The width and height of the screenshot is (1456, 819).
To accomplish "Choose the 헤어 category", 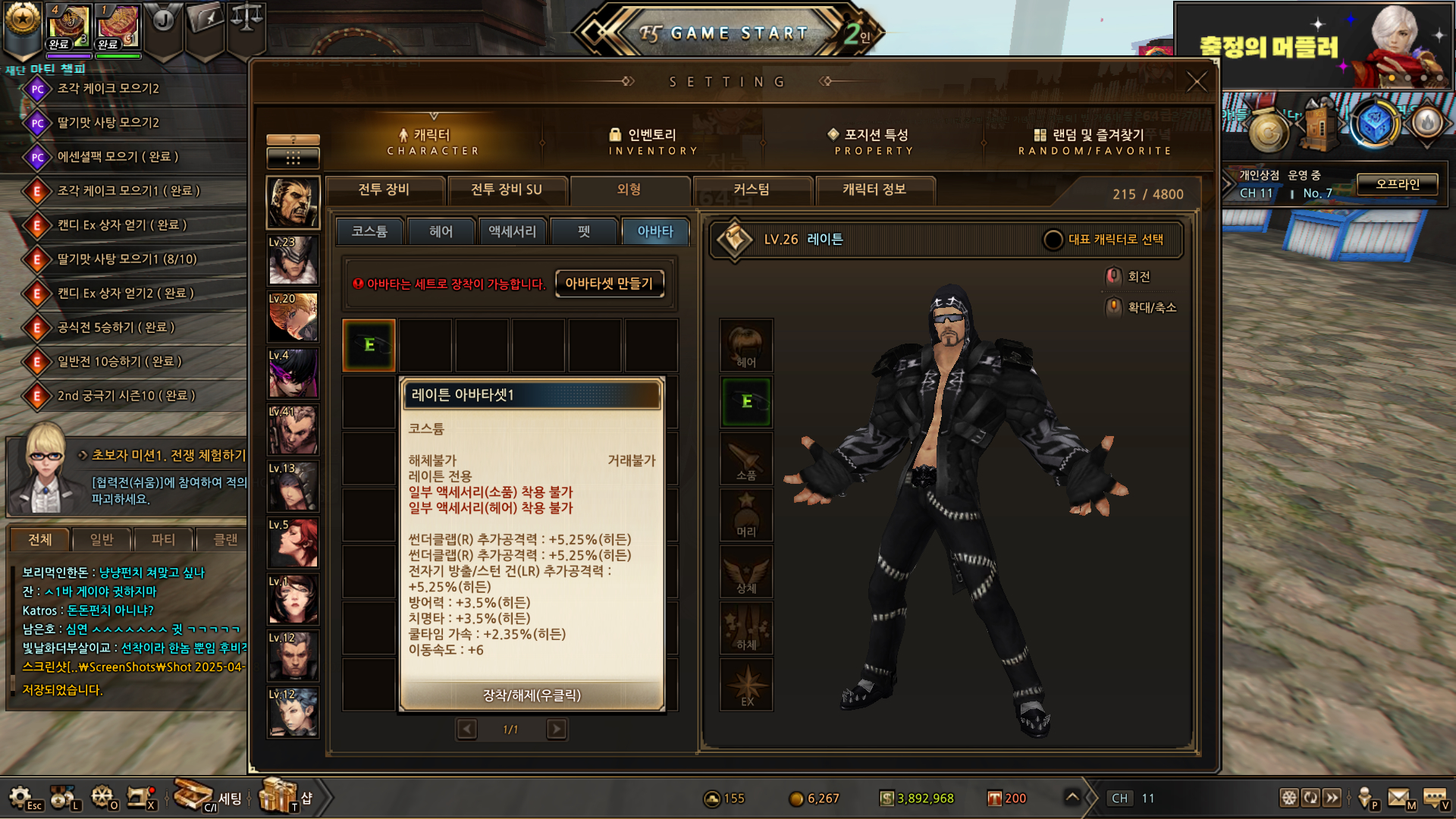I will 441,231.
